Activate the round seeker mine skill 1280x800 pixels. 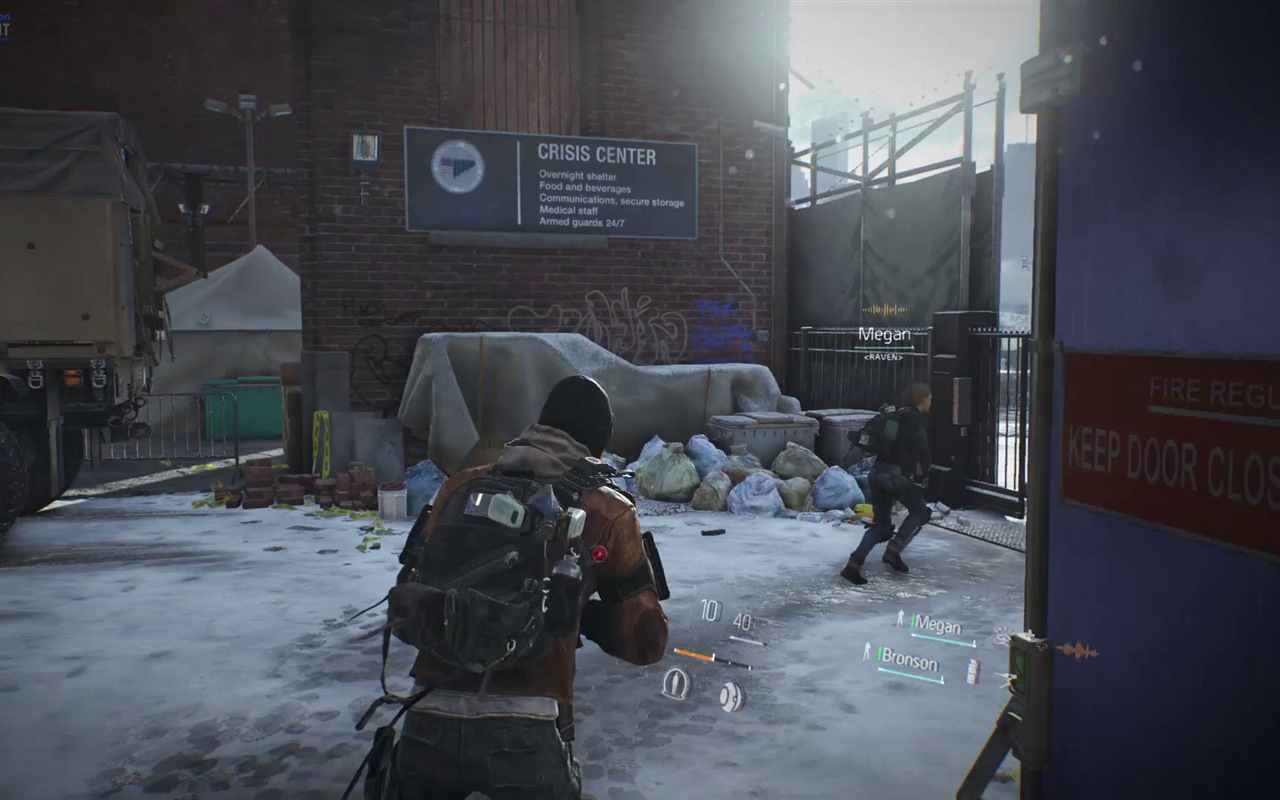[731, 696]
